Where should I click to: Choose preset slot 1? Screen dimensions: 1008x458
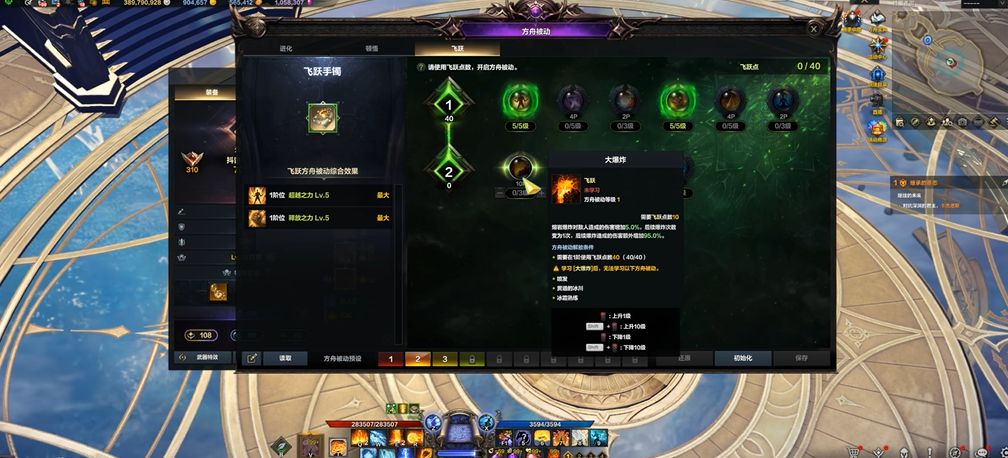(391, 359)
